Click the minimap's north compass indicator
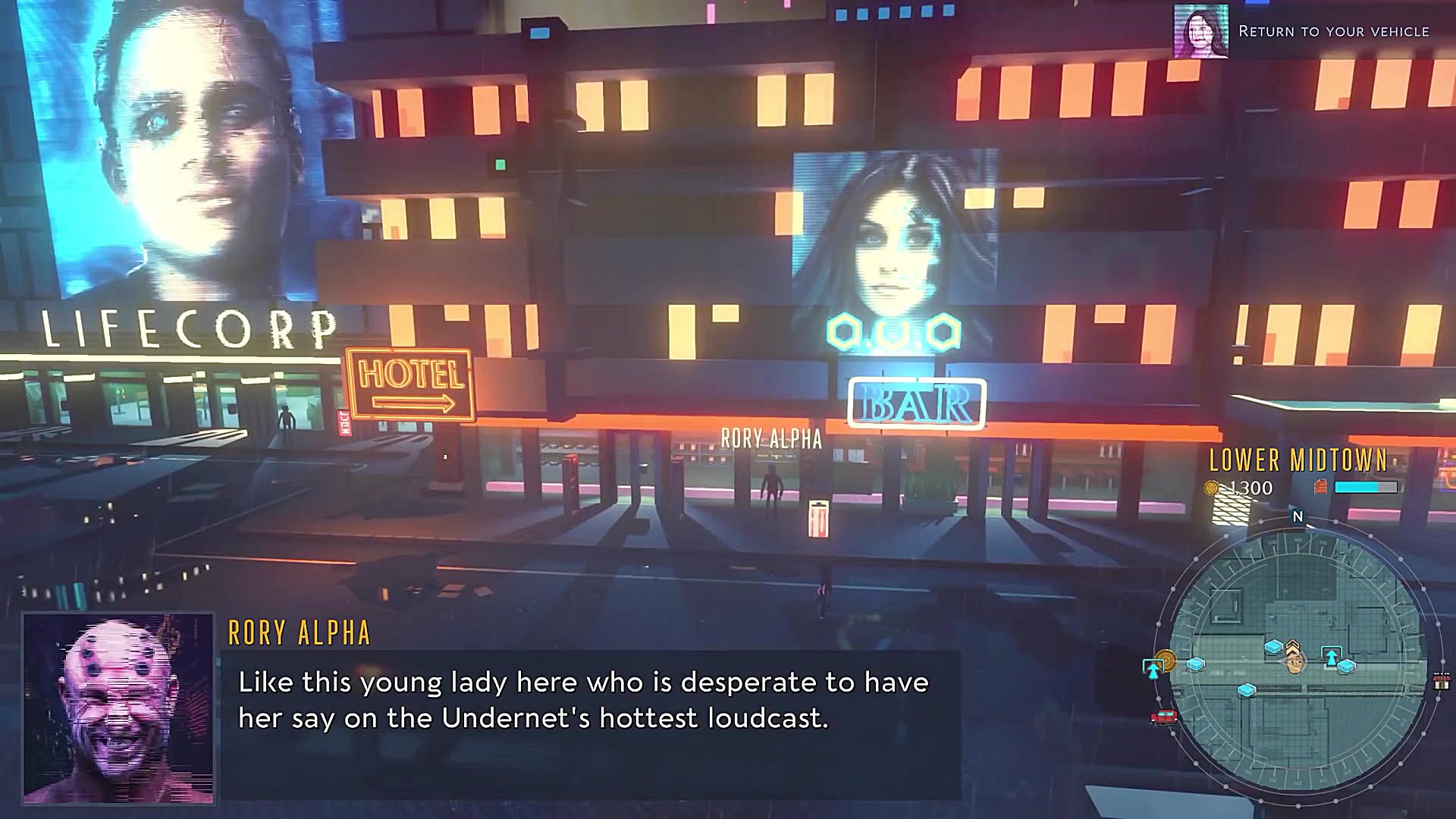The height and width of the screenshot is (819, 1456). point(1298,516)
